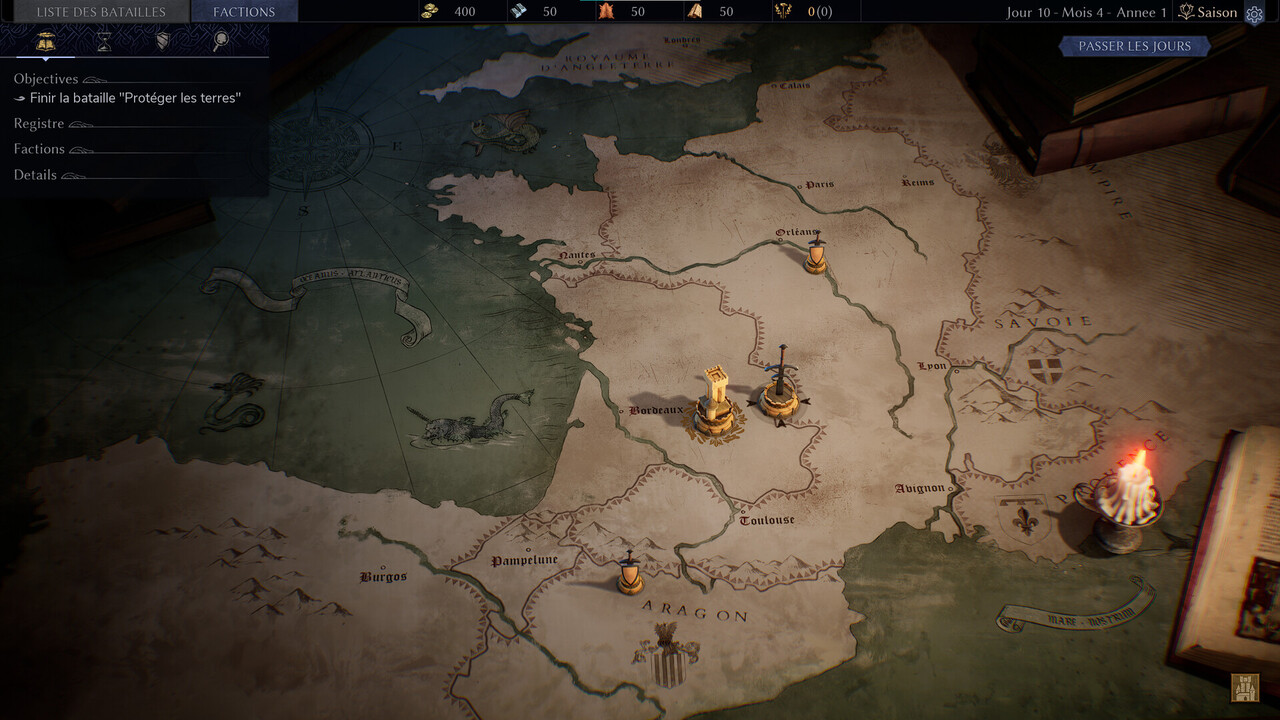The height and width of the screenshot is (720, 1280).
Task: Open the Liste des Batailles tab
Action: [100, 12]
